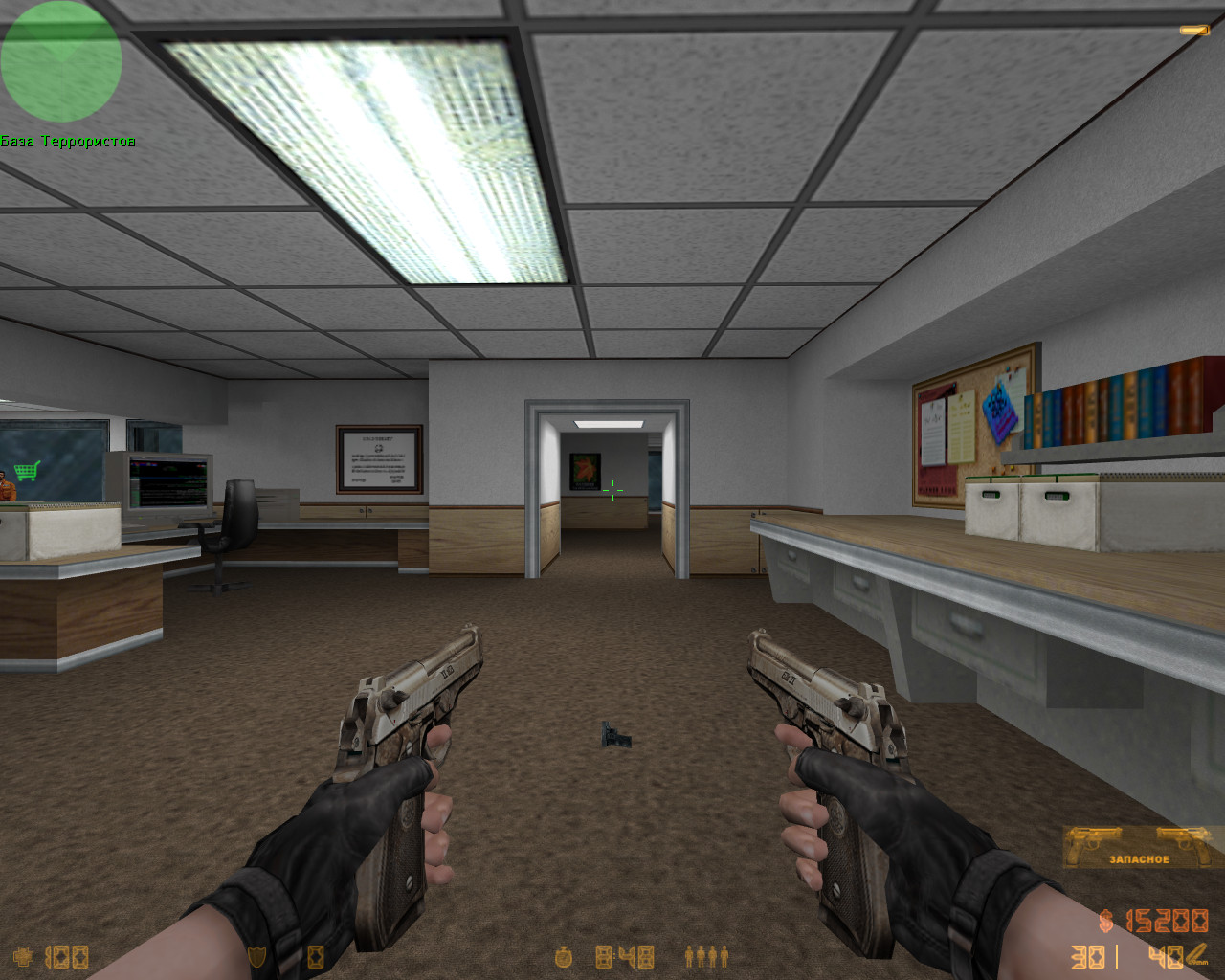Click the 0:48 round timer display
Screen dimensions: 1225x980
point(624,956)
